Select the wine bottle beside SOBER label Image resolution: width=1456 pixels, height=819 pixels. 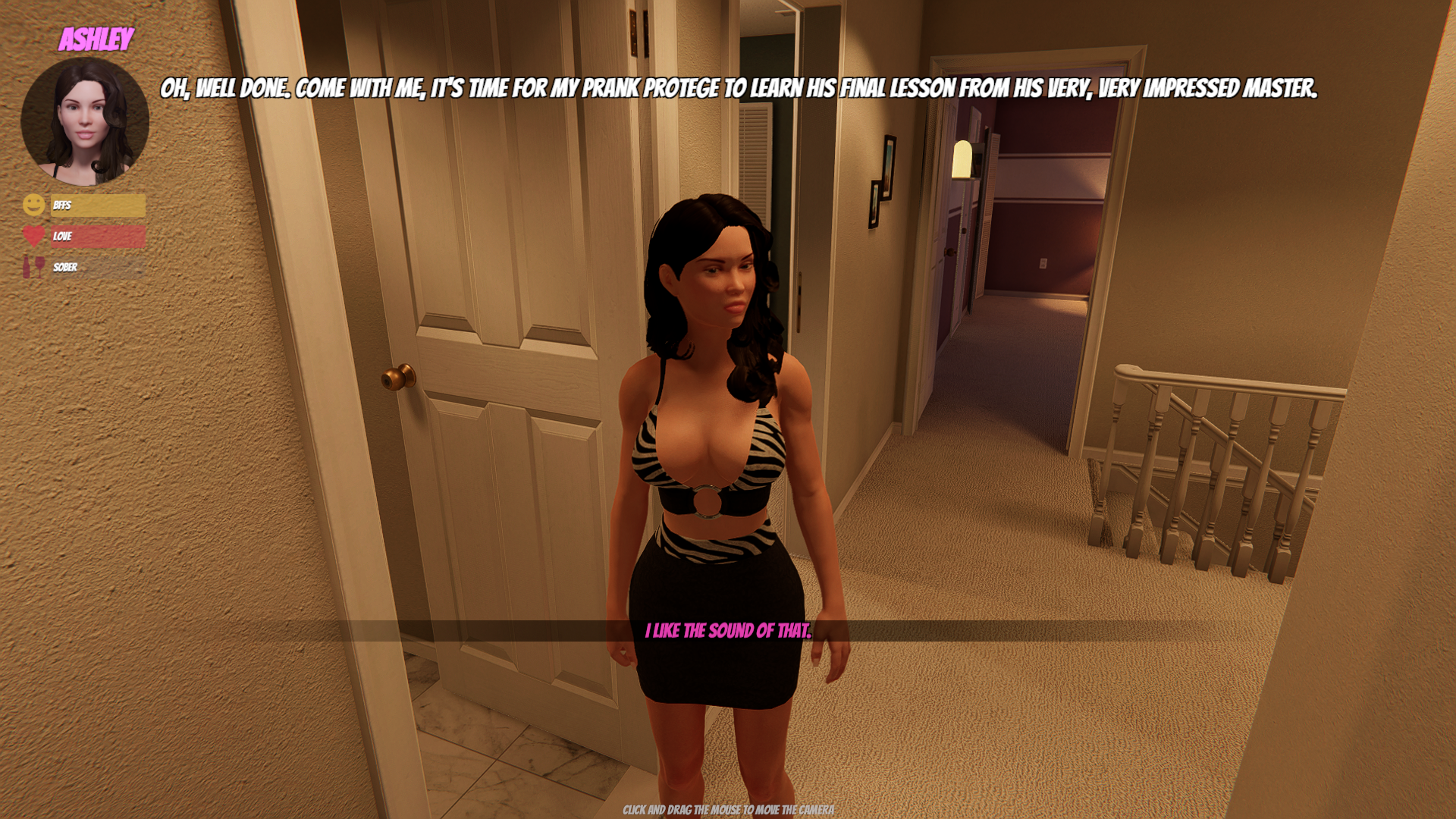[33, 268]
